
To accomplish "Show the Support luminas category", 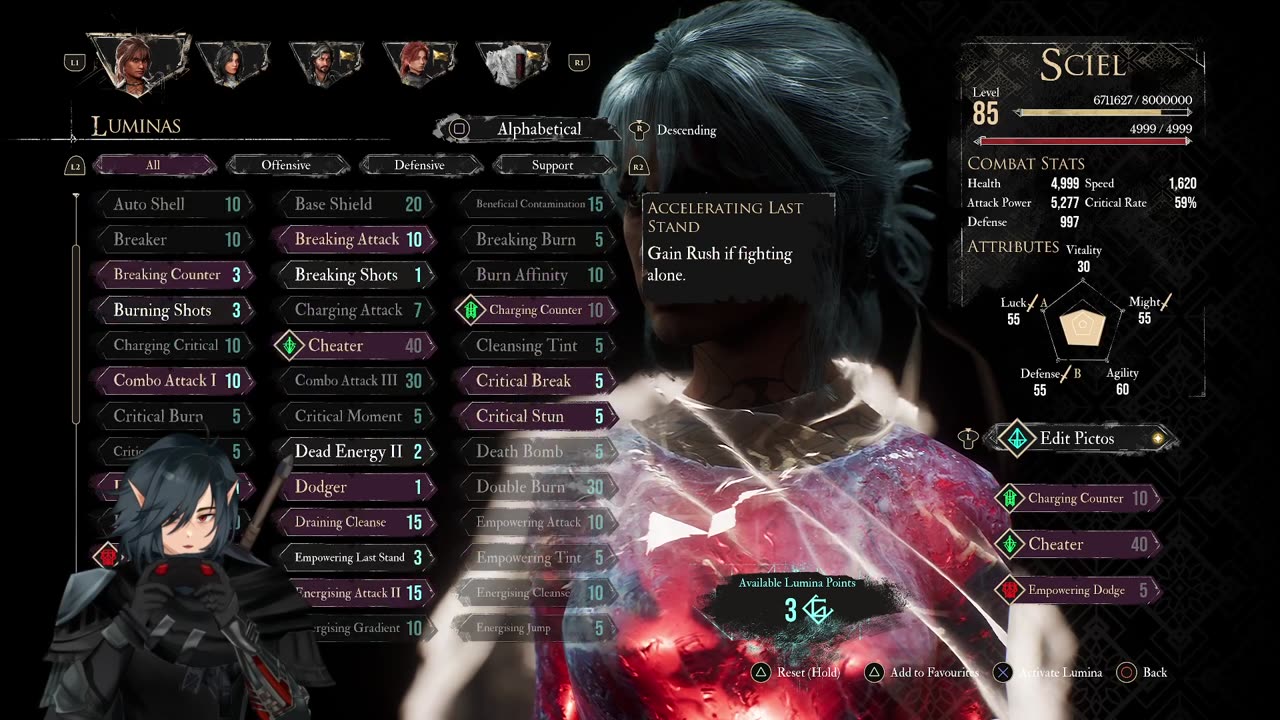I will click(x=552, y=165).
